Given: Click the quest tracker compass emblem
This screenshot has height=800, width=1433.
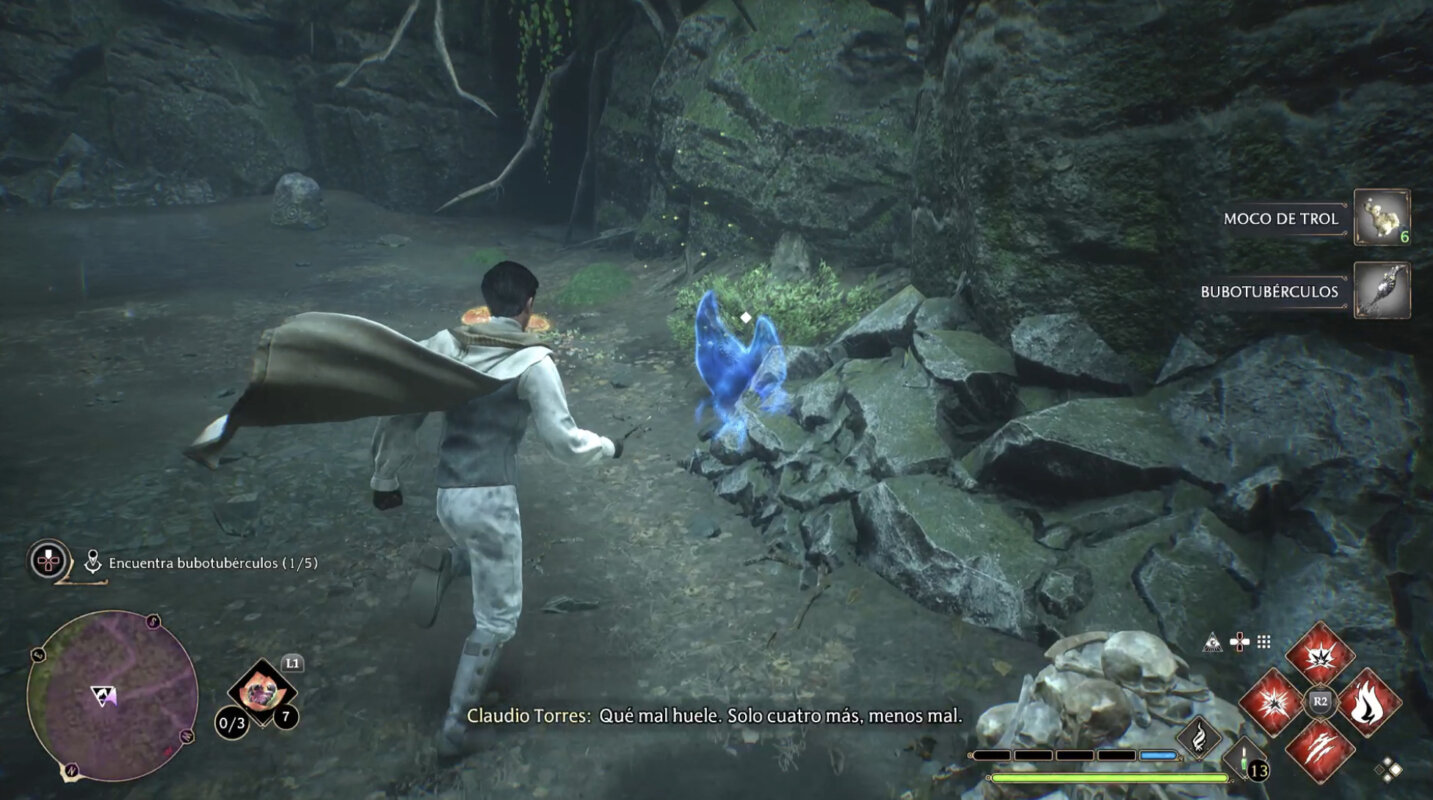Looking at the screenshot, I should [x=49, y=560].
